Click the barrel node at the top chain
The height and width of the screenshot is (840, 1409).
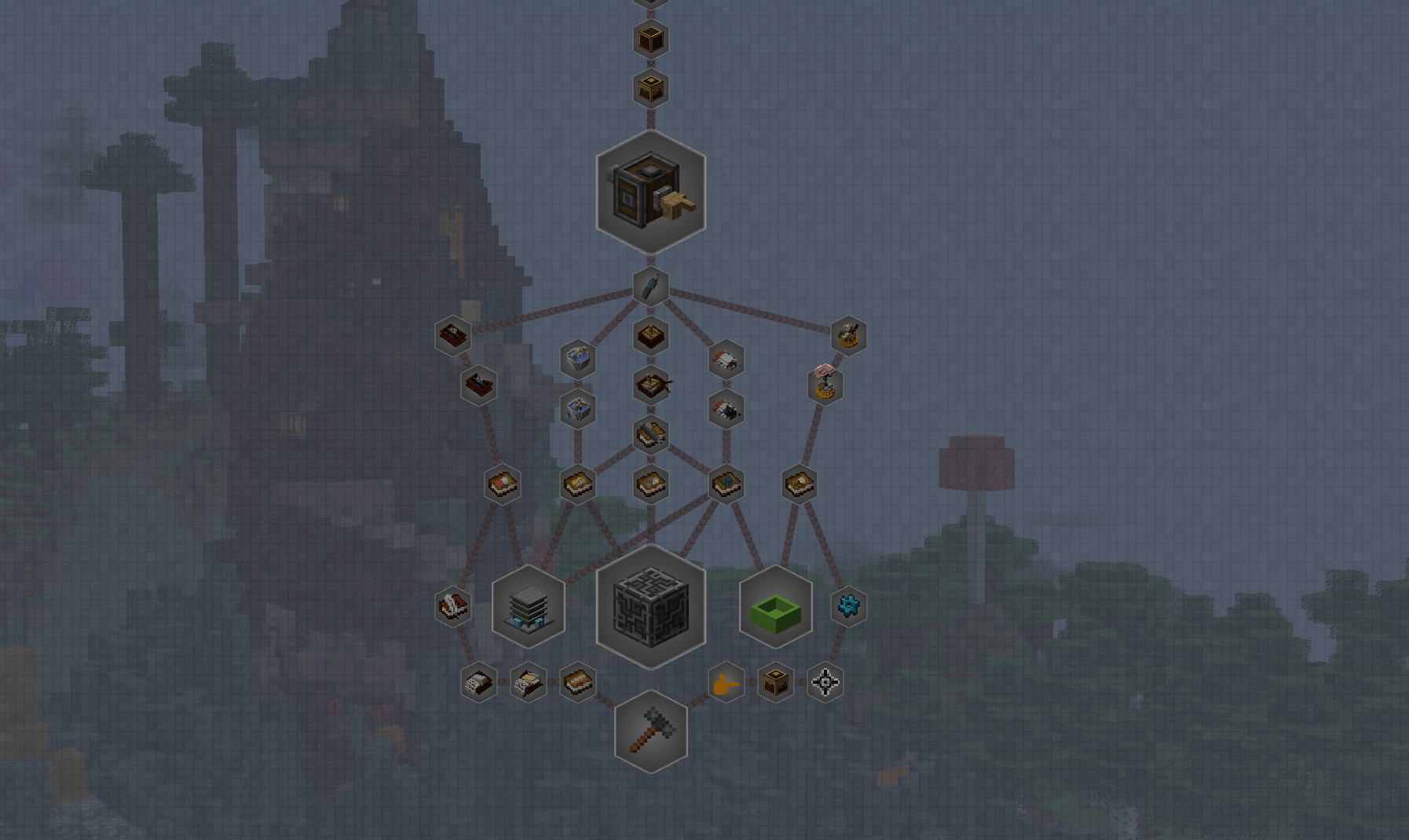[x=650, y=39]
